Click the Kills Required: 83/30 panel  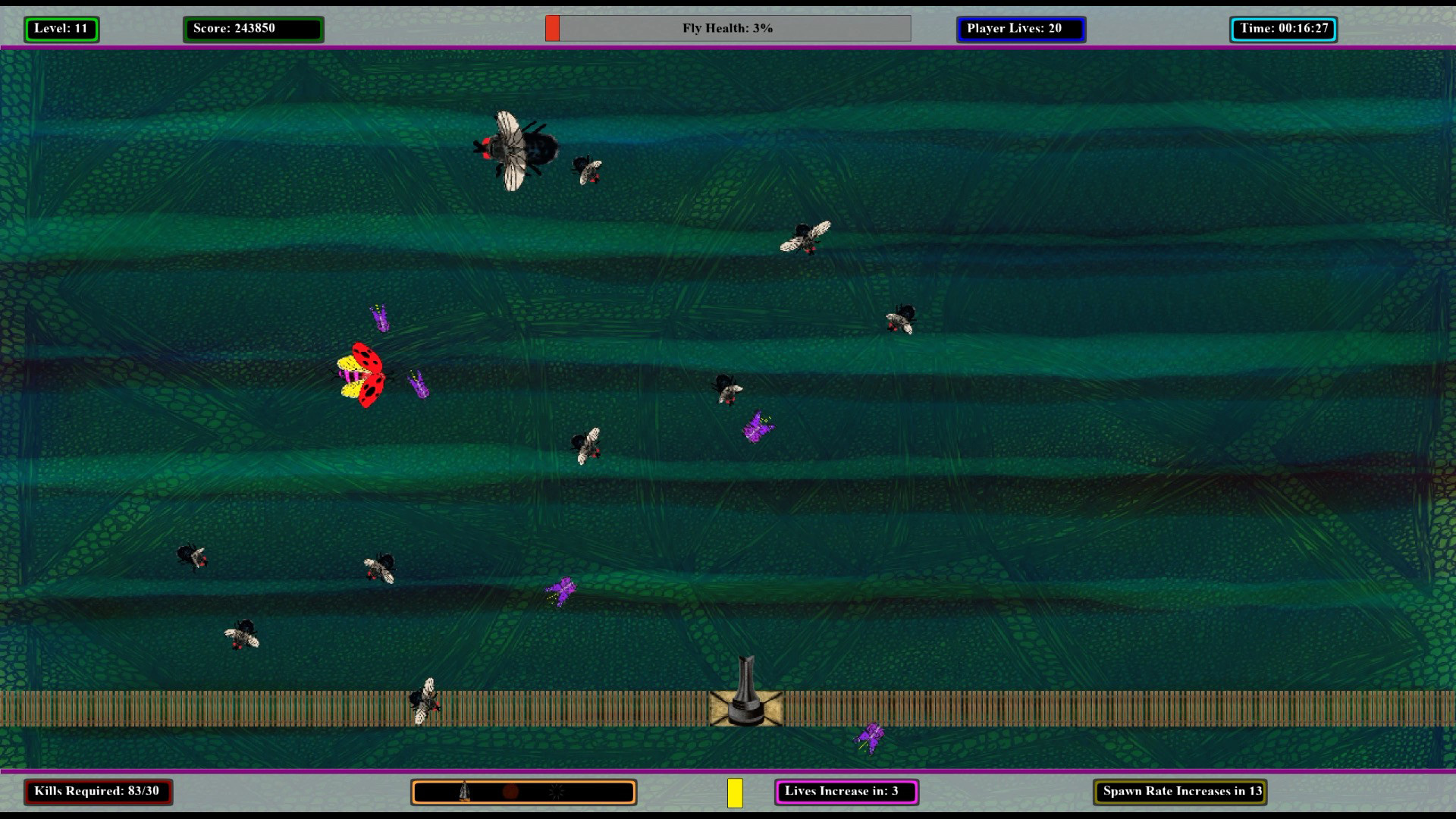point(99,791)
